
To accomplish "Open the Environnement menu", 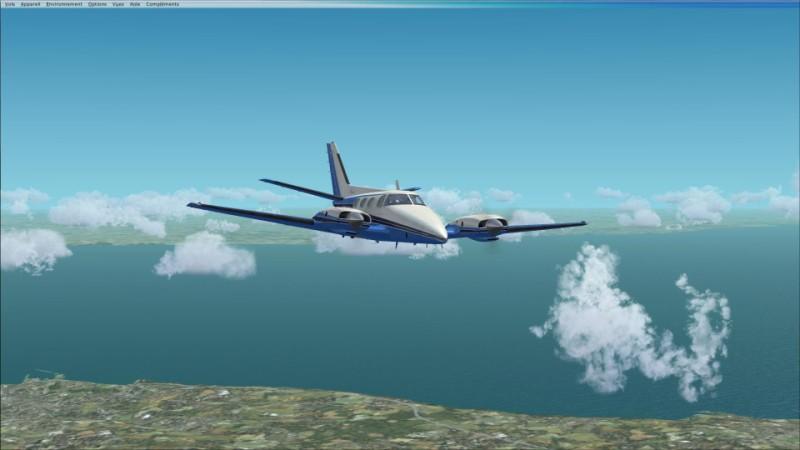I will pyautogui.click(x=64, y=4).
